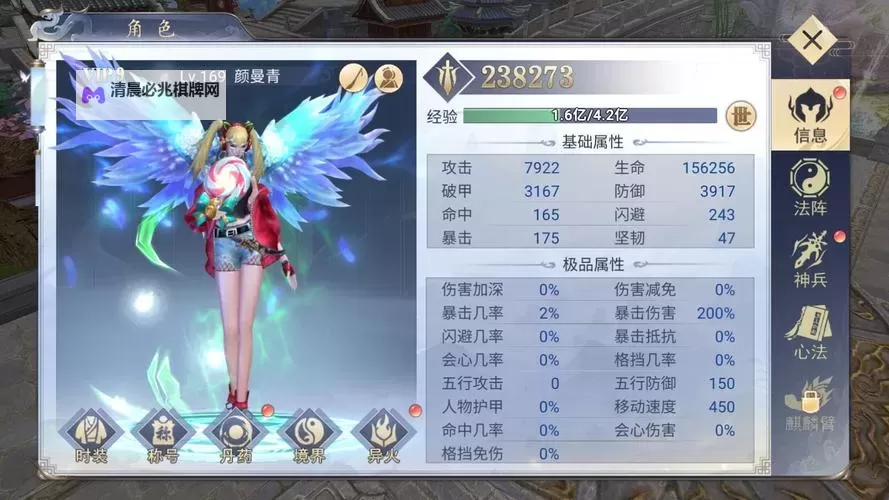The height and width of the screenshot is (500, 889).
Task: Go to the 心法 scroll tab
Action: pos(809,331)
